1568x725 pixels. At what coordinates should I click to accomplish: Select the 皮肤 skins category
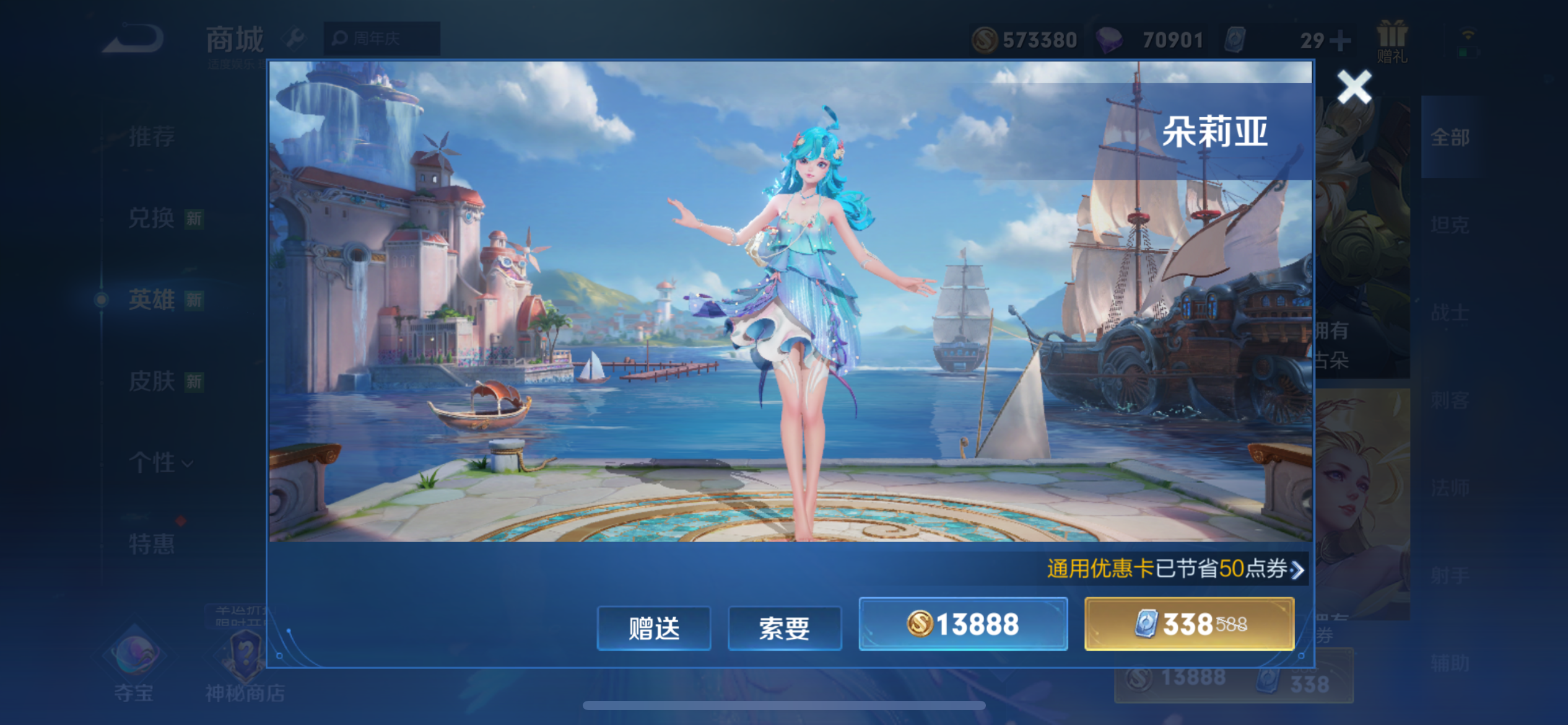[152, 381]
